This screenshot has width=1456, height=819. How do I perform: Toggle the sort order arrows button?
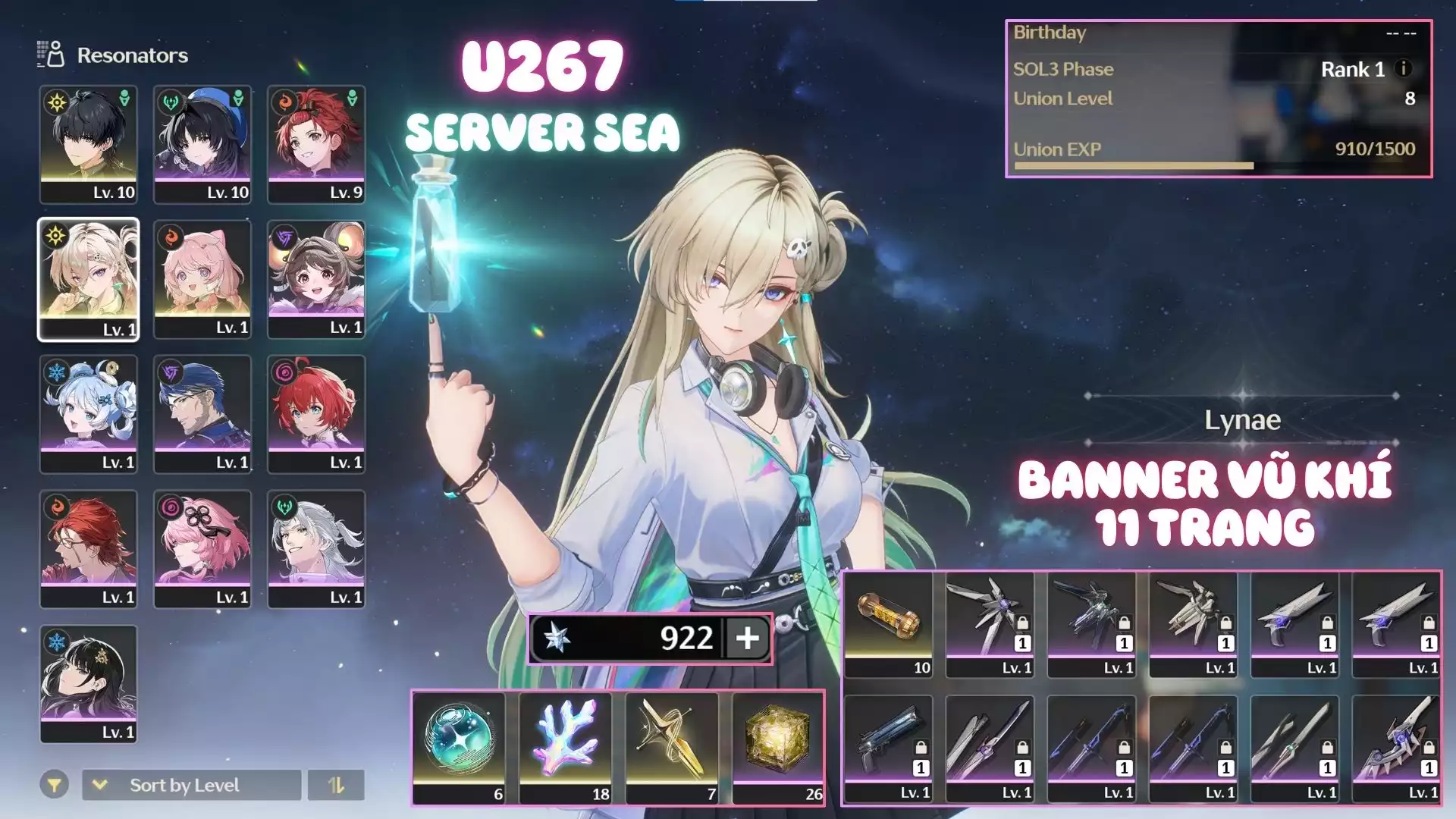(336, 785)
